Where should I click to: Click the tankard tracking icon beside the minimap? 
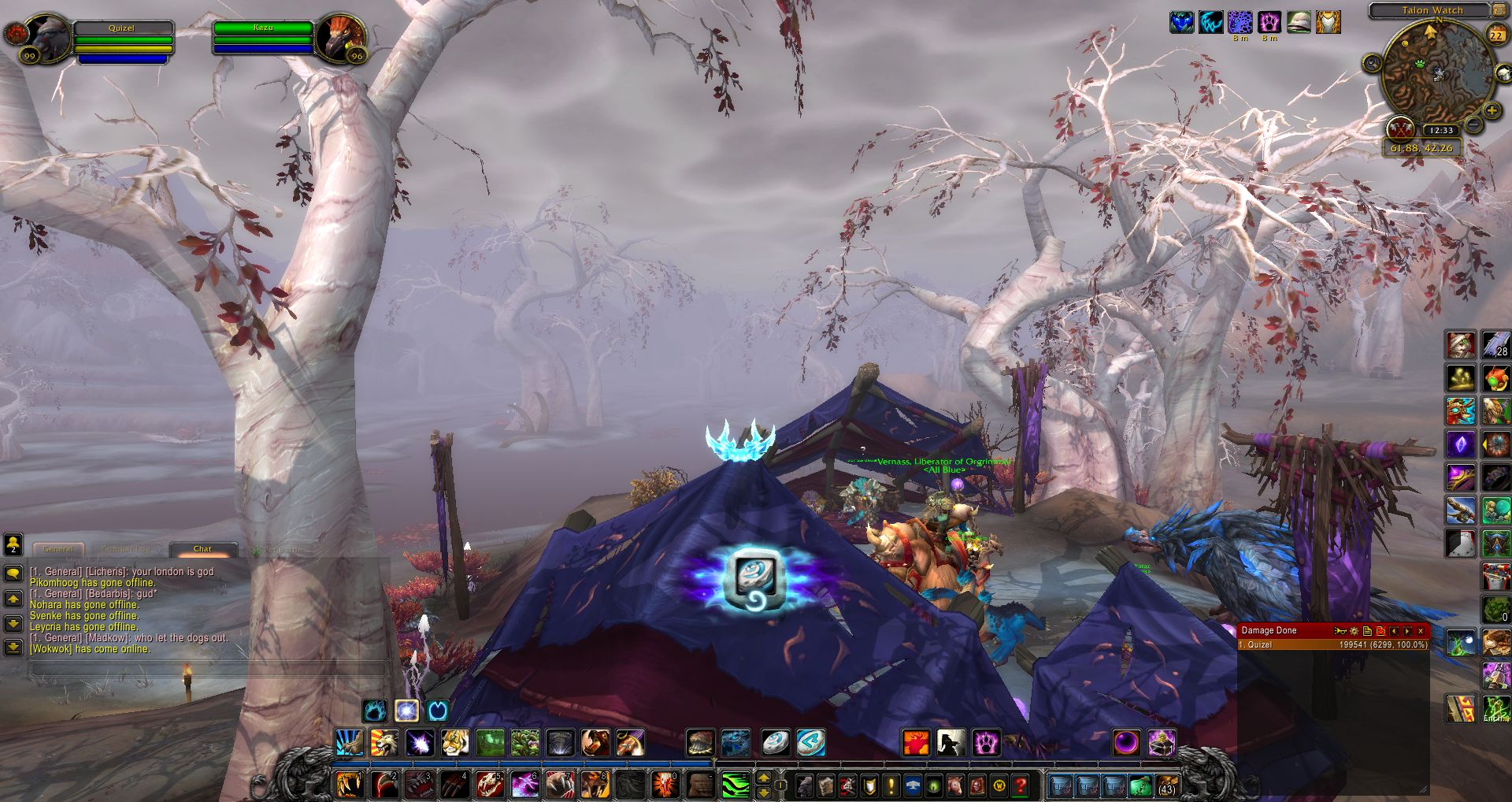tap(1503, 72)
